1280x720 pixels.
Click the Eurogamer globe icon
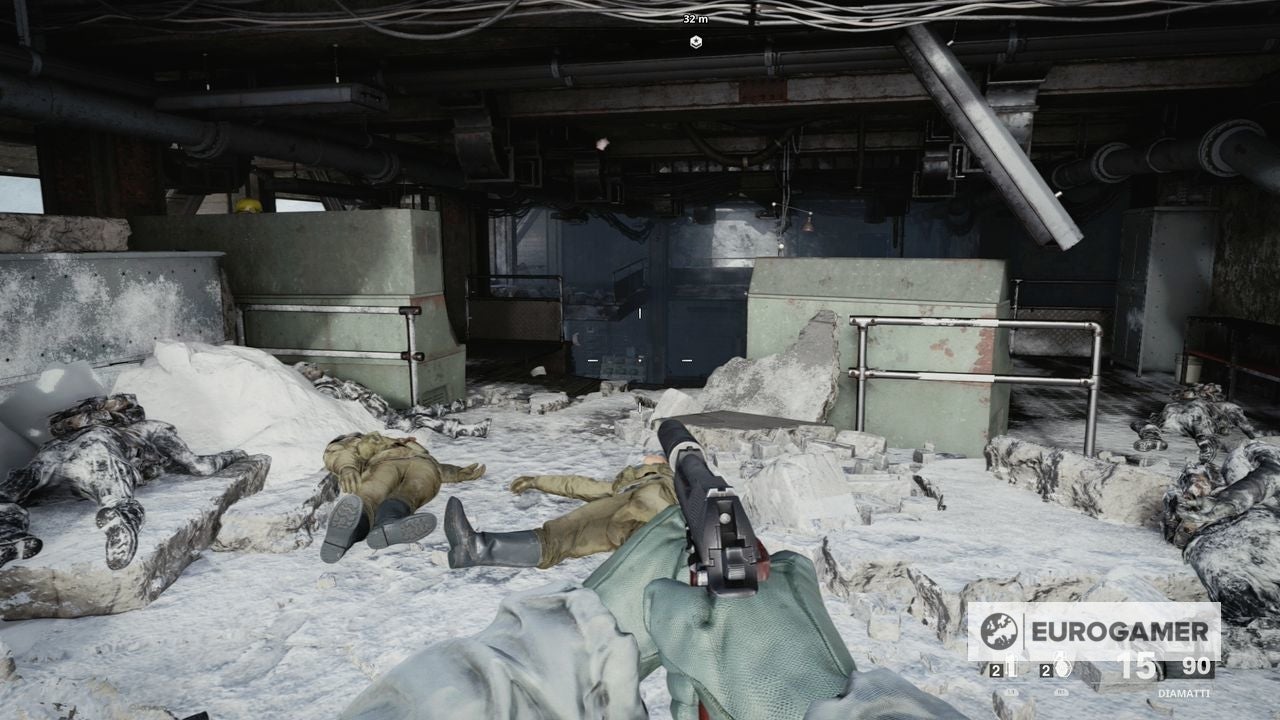(998, 632)
